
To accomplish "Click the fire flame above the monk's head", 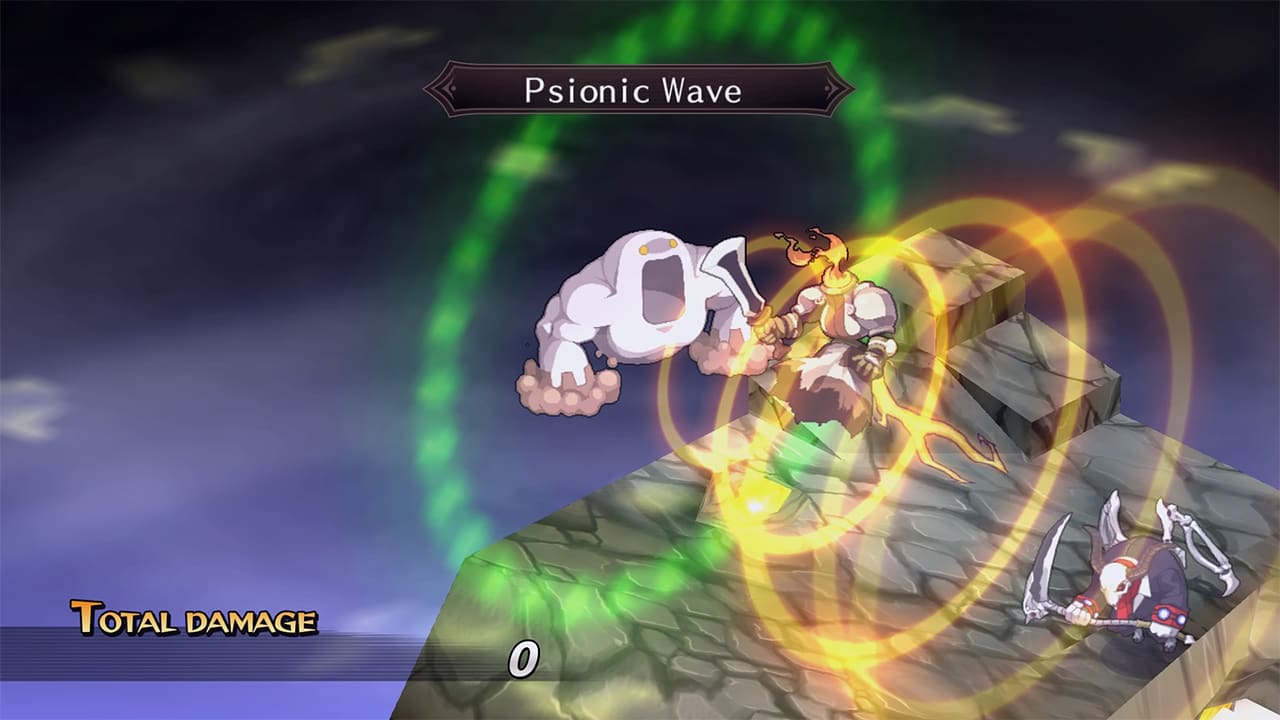I will tap(815, 250).
